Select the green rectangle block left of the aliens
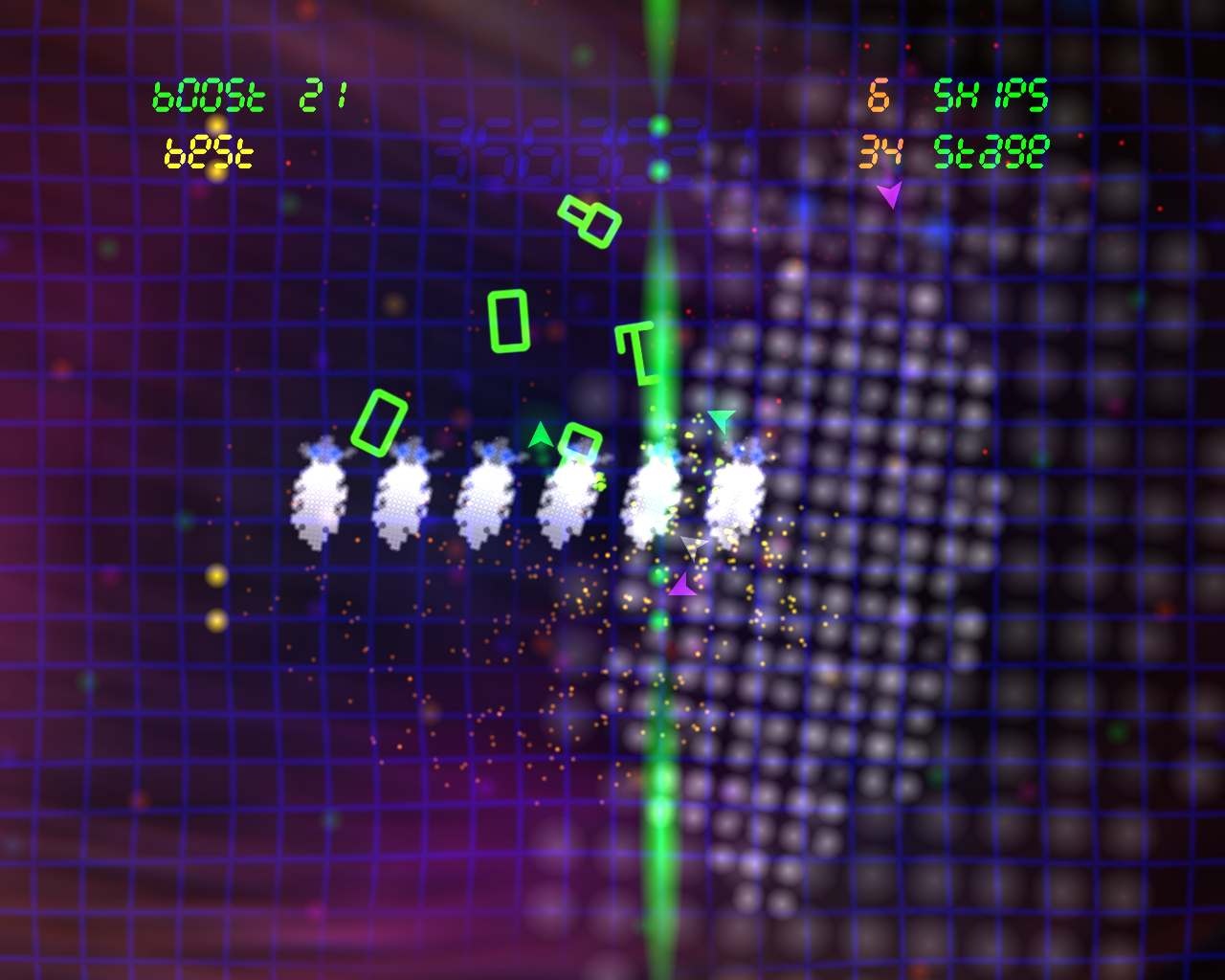The height and width of the screenshot is (980, 1225). click(381, 421)
